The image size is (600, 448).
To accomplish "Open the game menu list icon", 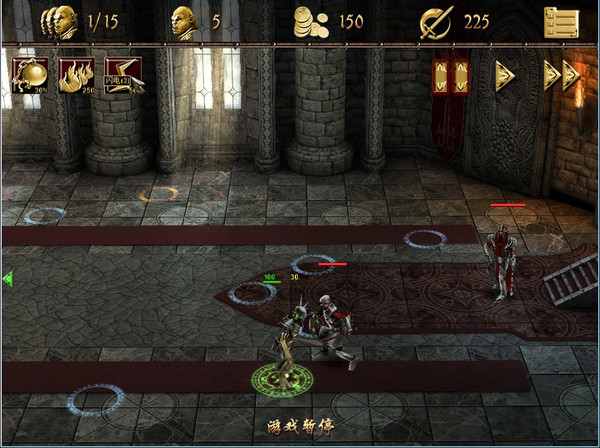I will point(561,21).
